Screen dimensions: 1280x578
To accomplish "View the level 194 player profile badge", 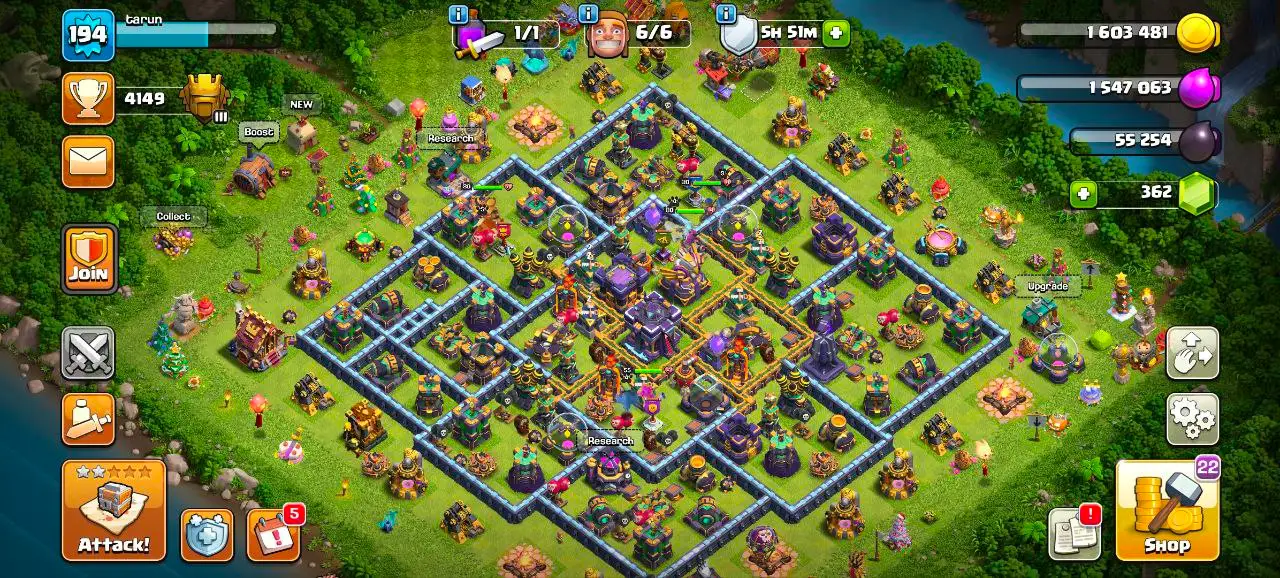I will (x=88, y=35).
